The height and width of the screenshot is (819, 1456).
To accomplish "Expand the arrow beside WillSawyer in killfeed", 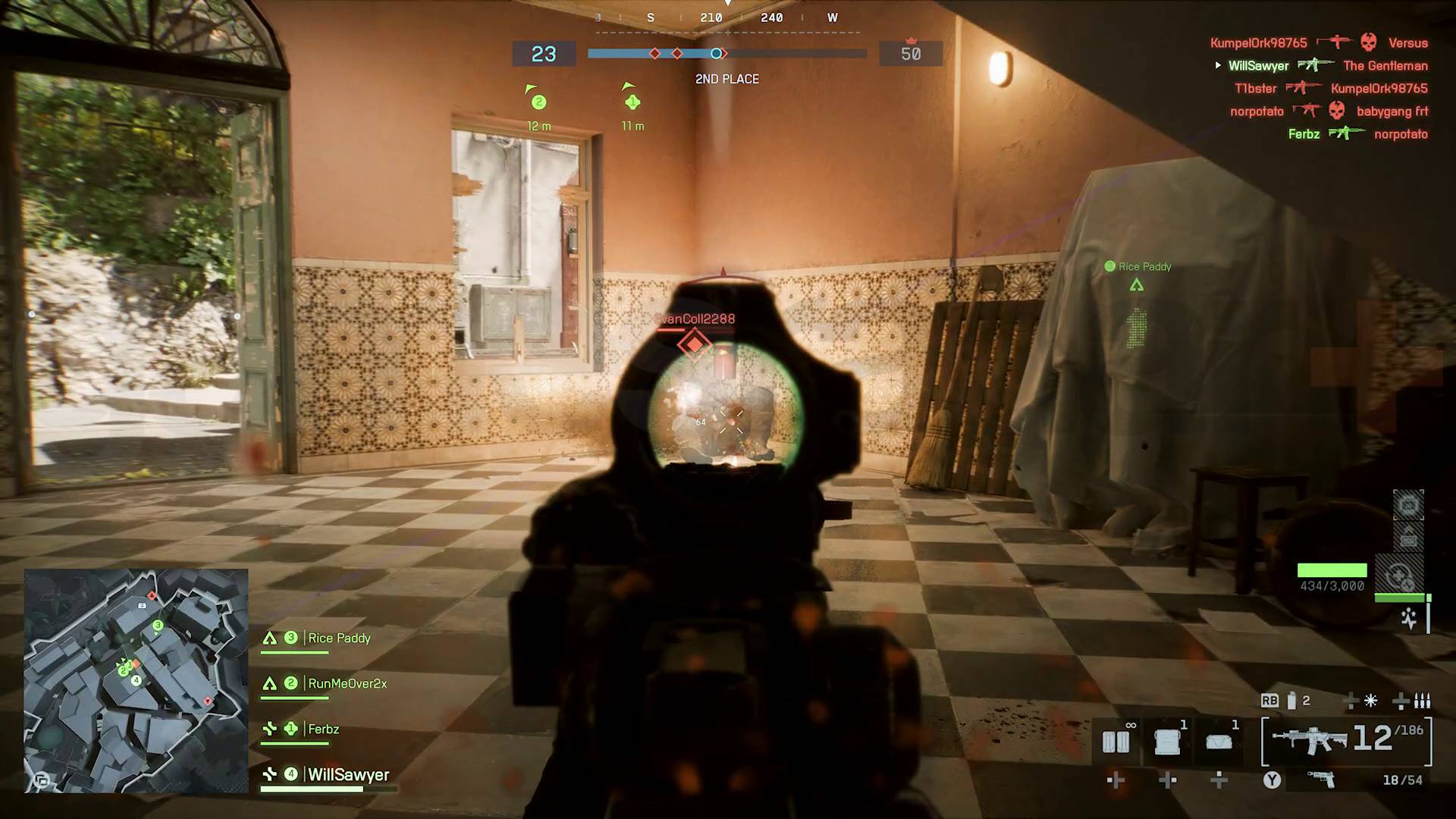I will (x=1218, y=64).
